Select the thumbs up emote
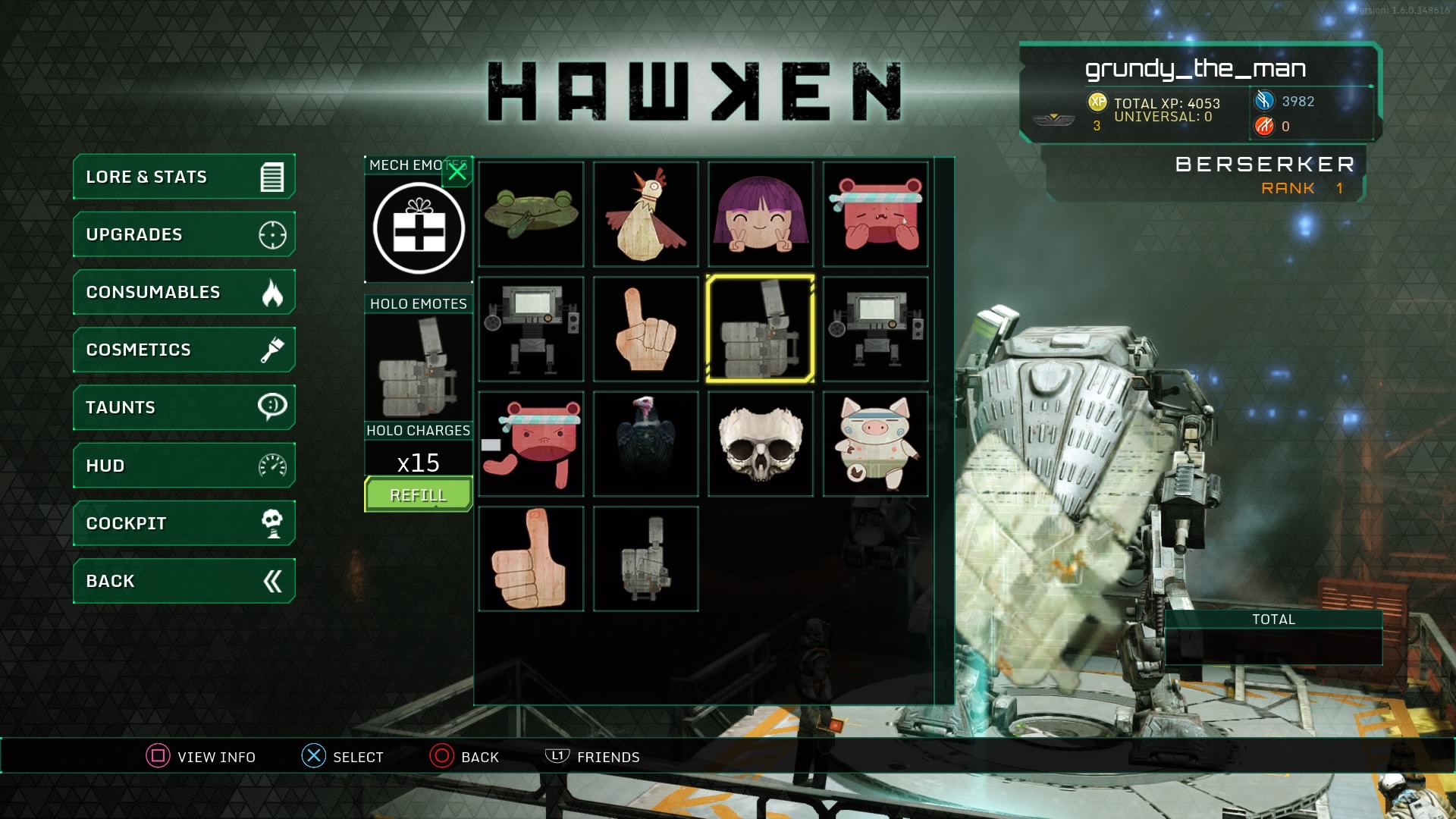Screen dimensions: 1456x819 531,559
